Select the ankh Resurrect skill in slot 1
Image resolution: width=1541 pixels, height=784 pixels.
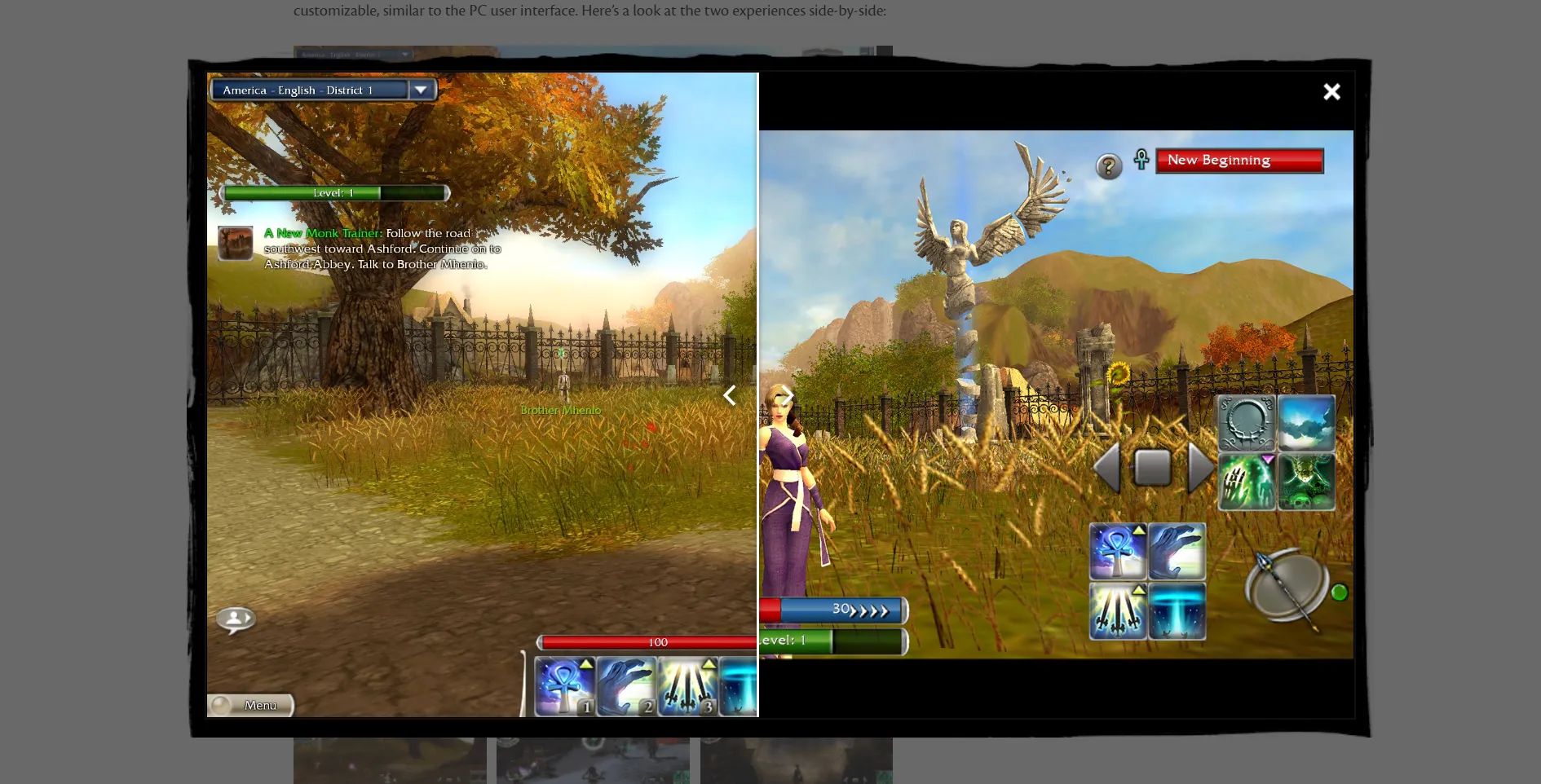pos(563,685)
